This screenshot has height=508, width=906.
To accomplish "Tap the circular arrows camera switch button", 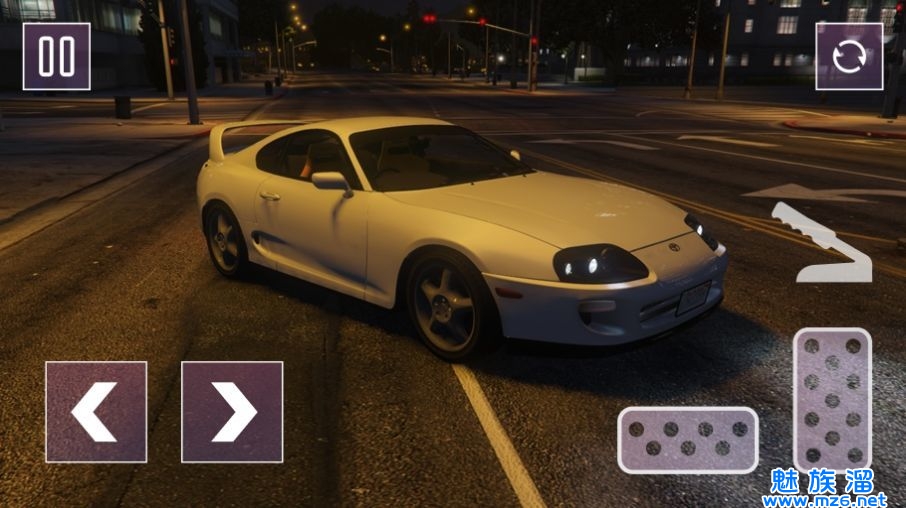I will click(849, 57).
